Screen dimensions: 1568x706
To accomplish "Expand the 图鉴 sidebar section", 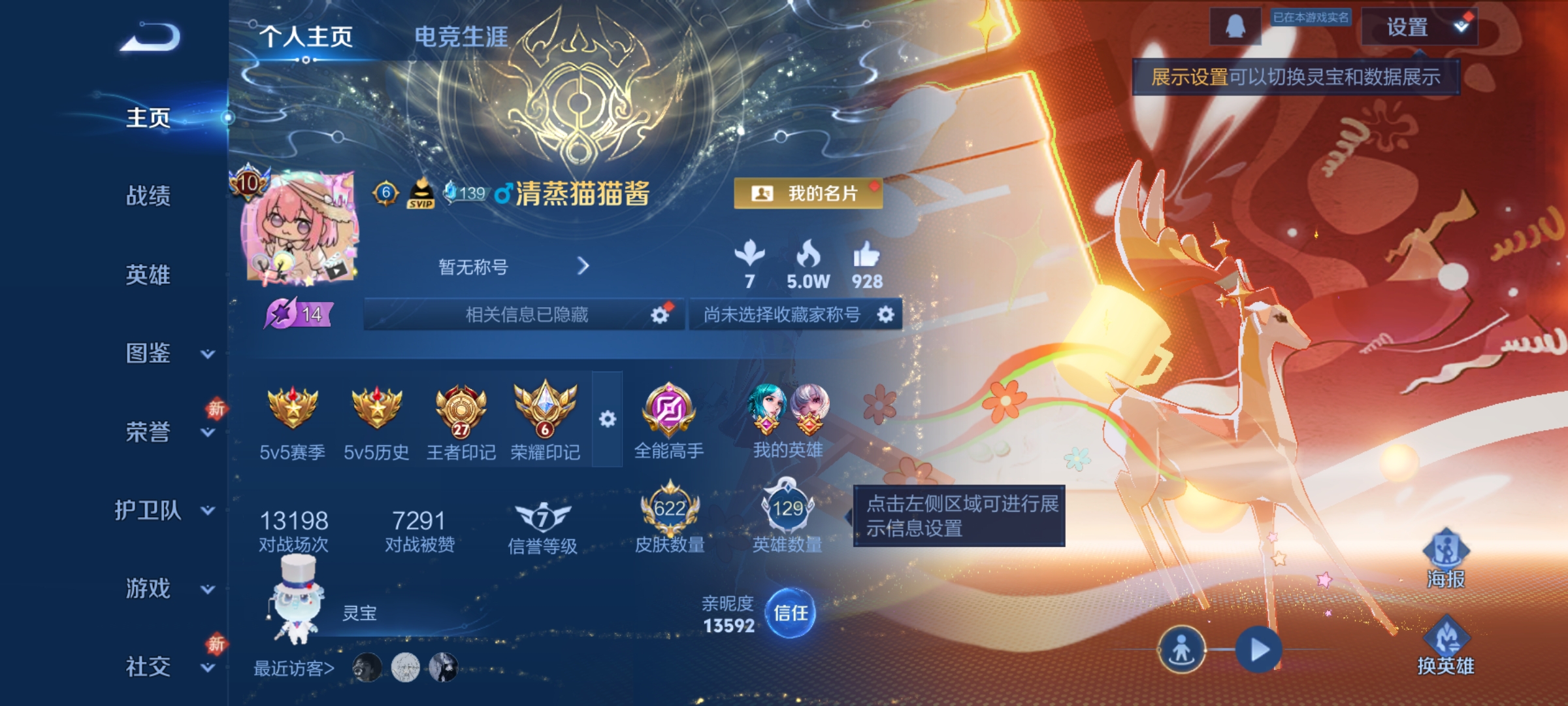I will coord(149,353).
